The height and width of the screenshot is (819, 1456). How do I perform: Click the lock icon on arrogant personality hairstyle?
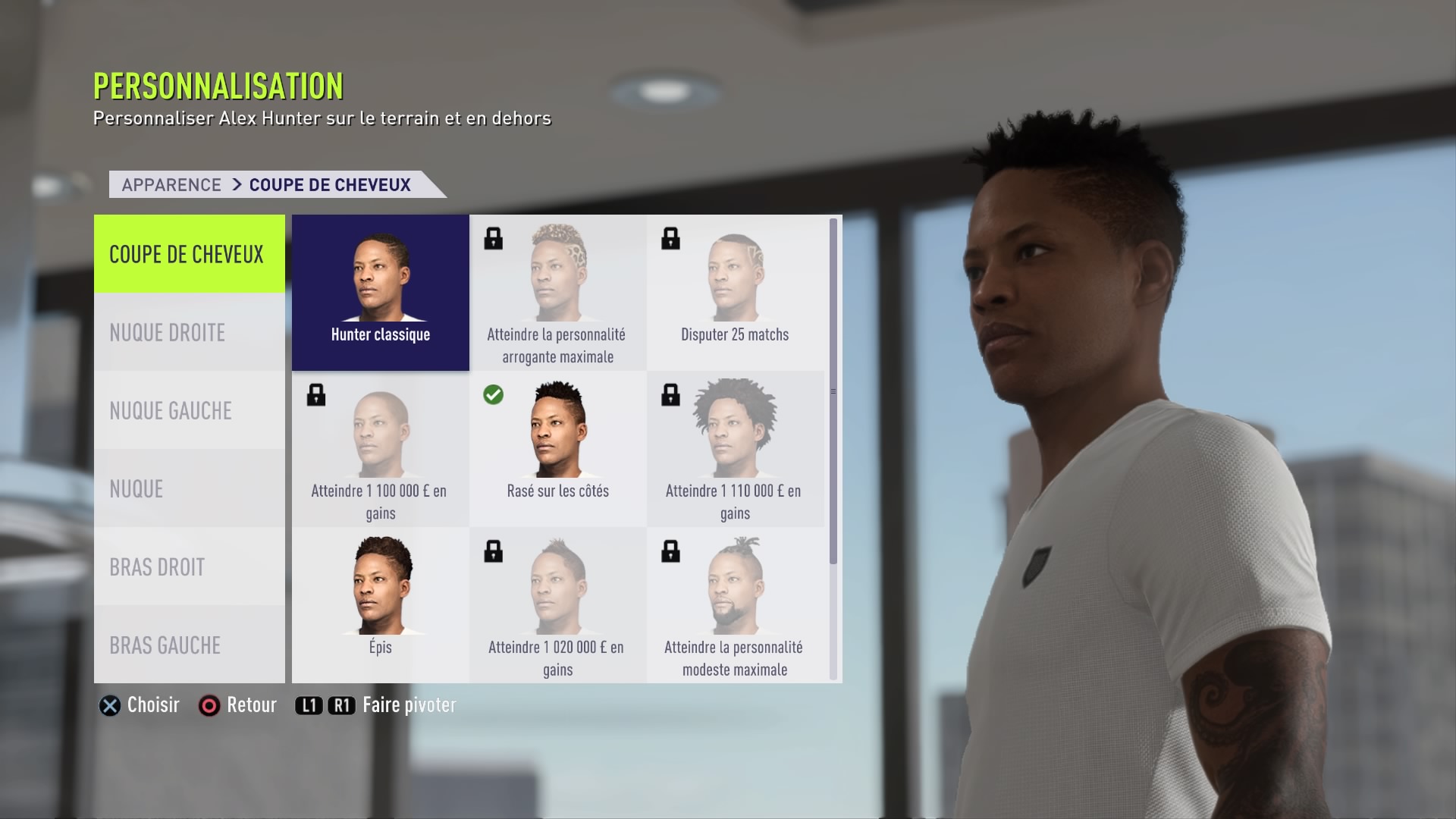pos(494,239)
